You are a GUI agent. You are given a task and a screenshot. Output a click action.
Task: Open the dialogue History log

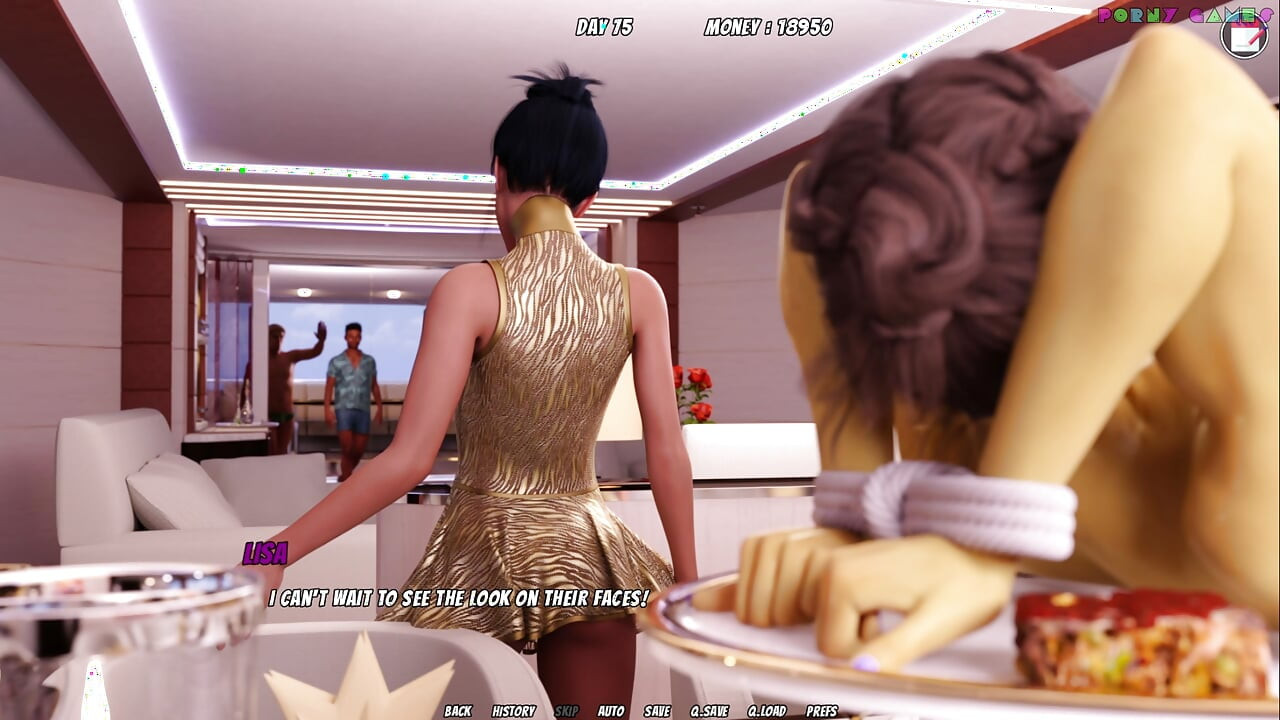click(514, 711)
